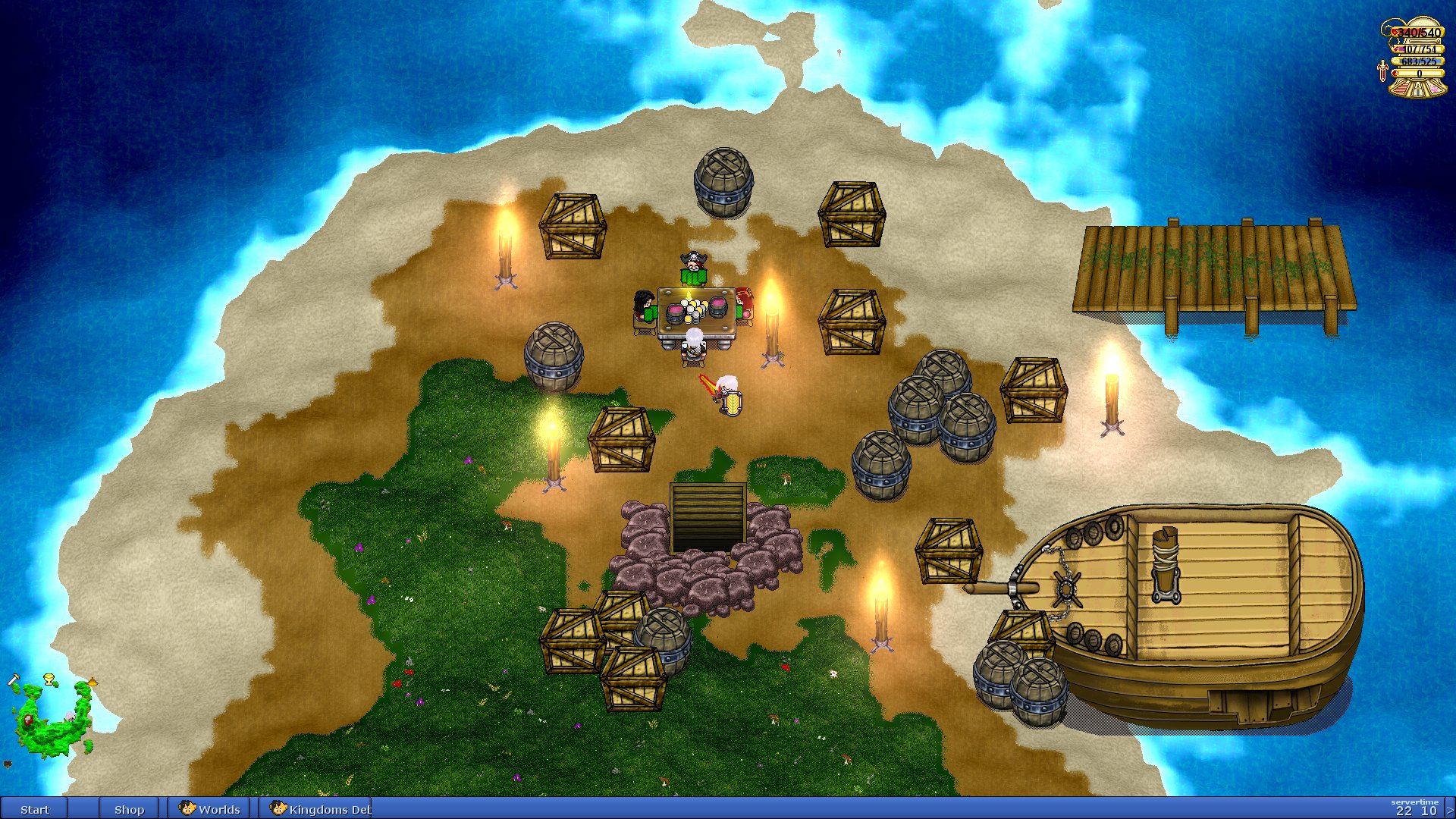1456x819 pixels.
Task: Click the sword icon above the minimap
Action: tap(14, 680)
